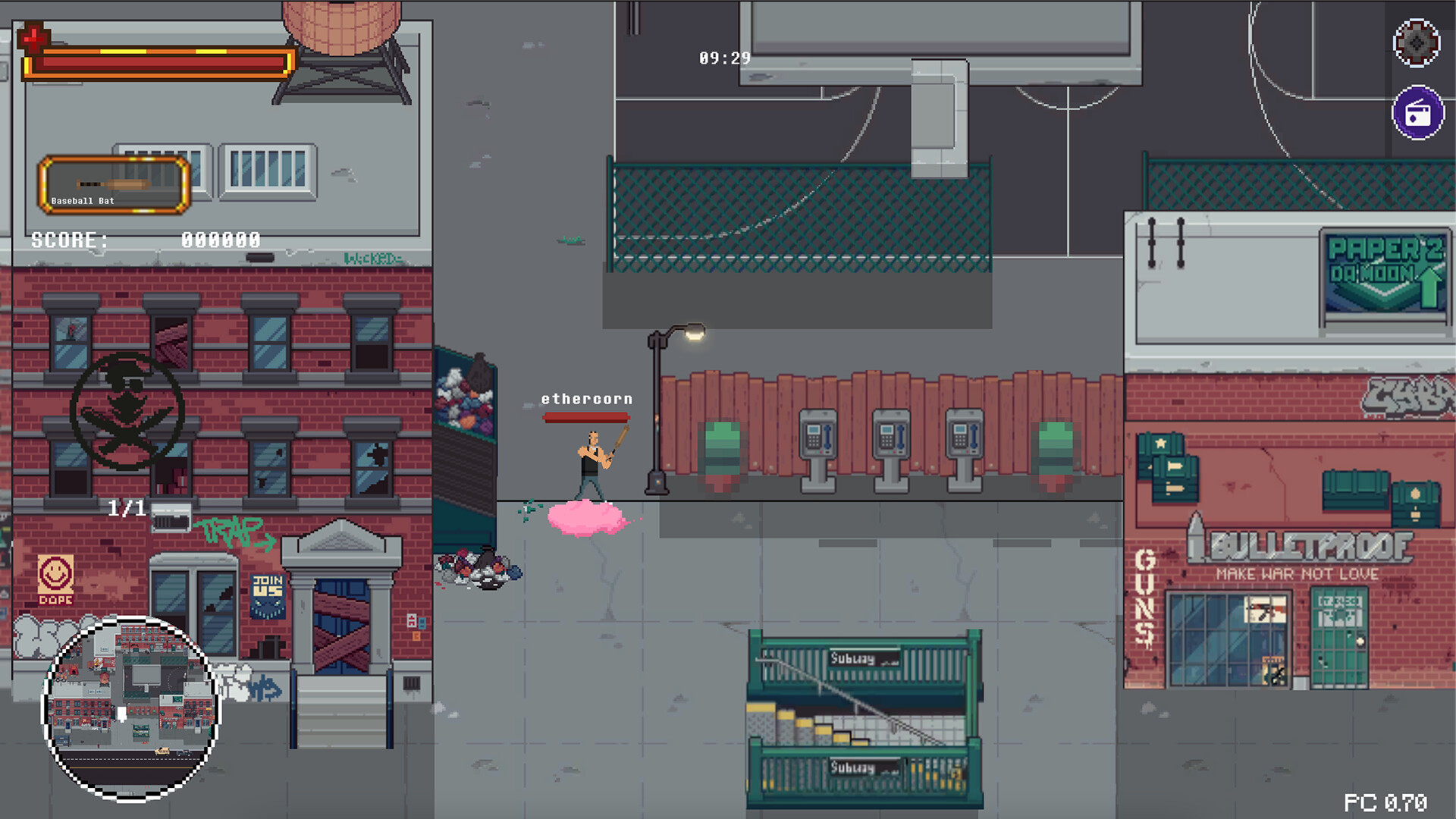Viewport: 1456px width, 819px height.
Task: Toggle the game options via the gear
Action: pos(1417,44)
